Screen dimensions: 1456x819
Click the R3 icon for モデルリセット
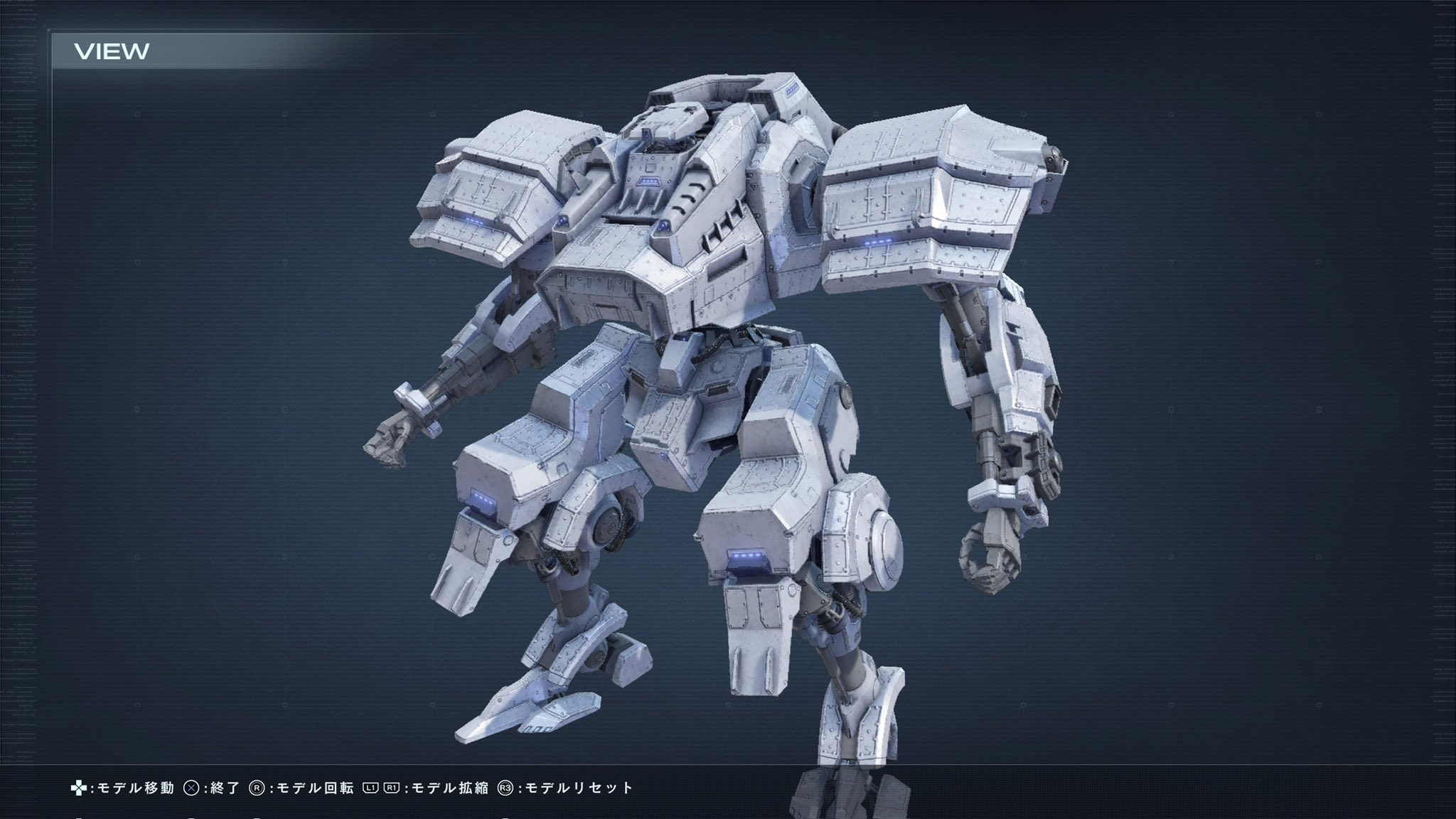point(505,787)
